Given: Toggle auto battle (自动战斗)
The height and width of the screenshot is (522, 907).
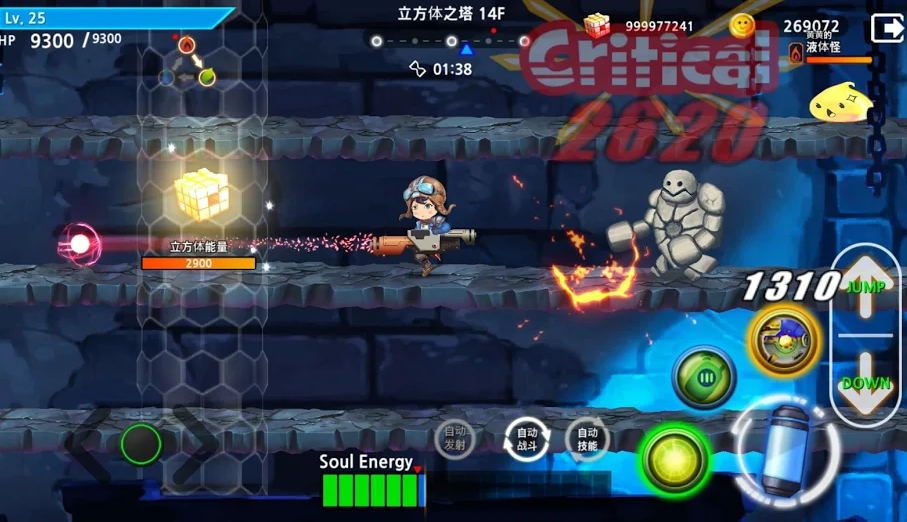Looking at the screenshot, I should click(x=527, y=439).
